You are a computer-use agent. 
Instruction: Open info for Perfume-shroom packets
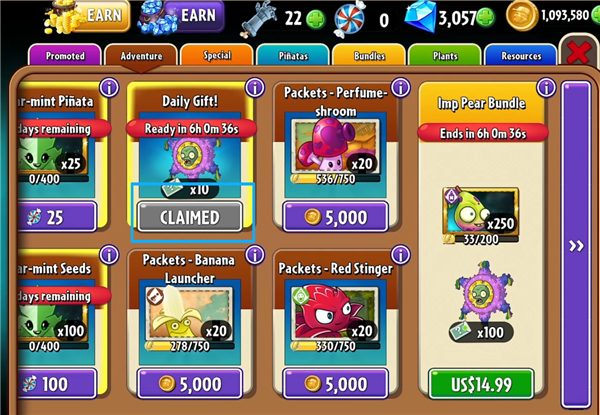point(400,89)
